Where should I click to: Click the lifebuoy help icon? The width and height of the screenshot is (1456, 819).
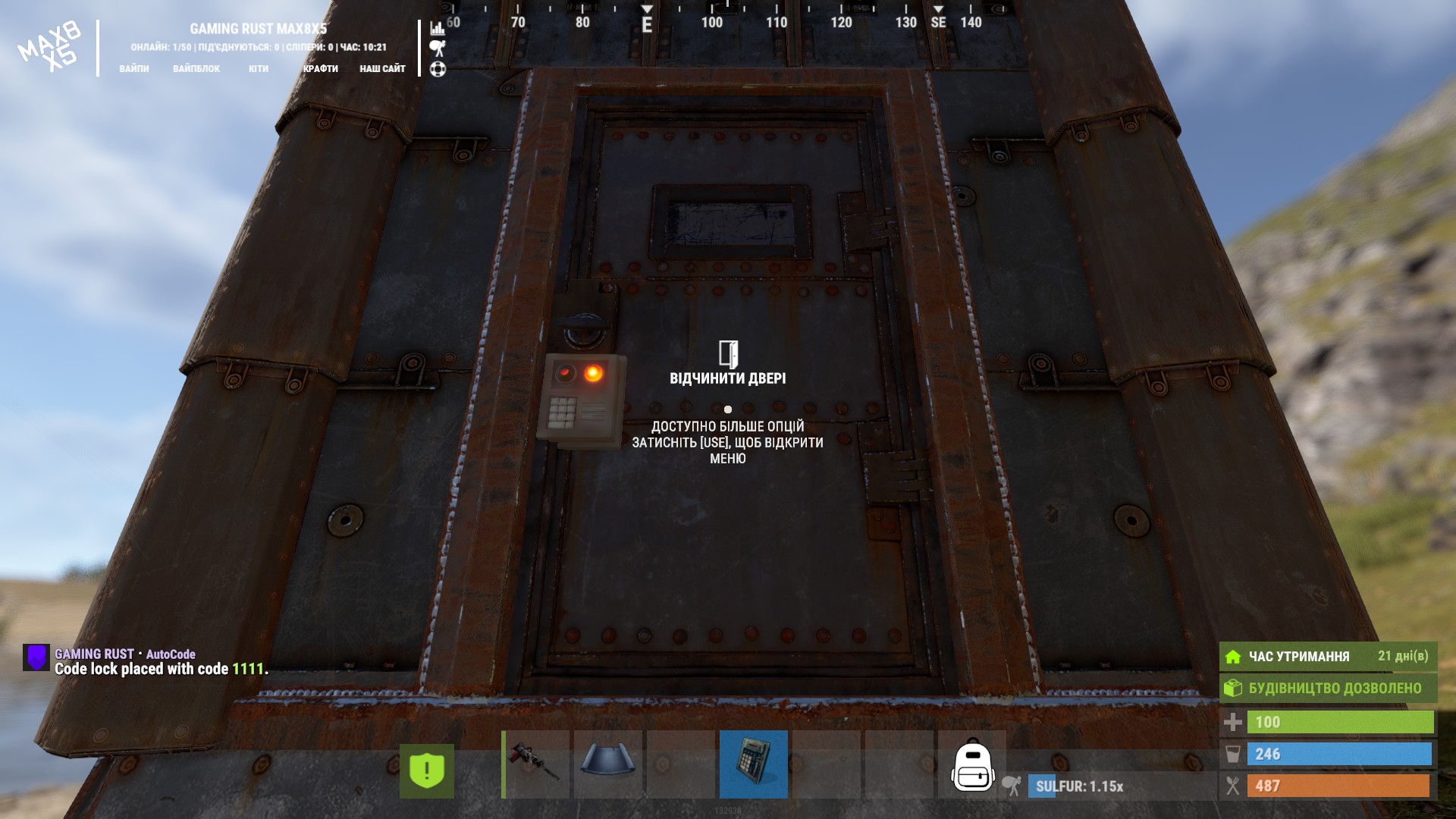438,70
